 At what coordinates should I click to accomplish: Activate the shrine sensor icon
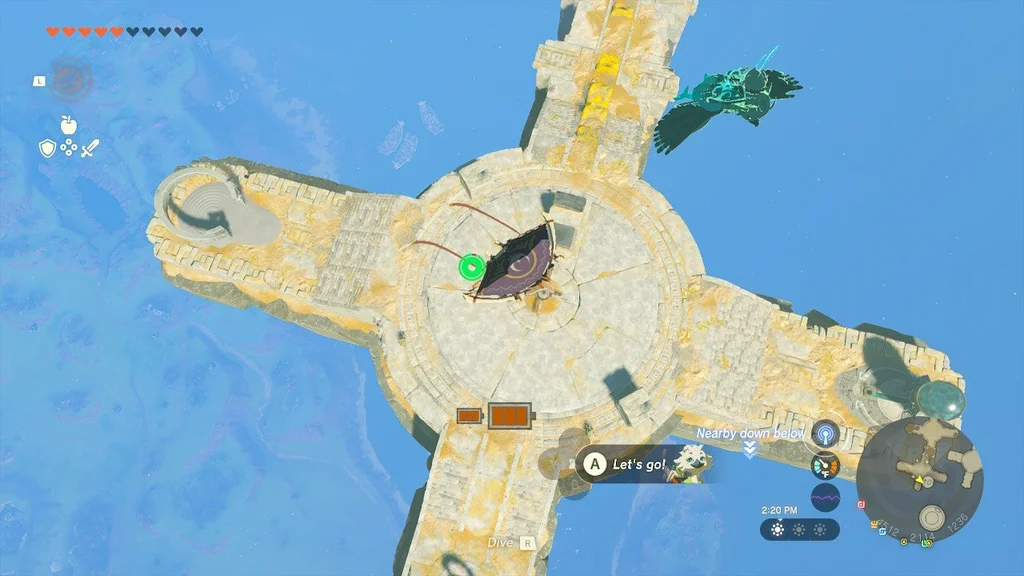click(x=825, y=433)
